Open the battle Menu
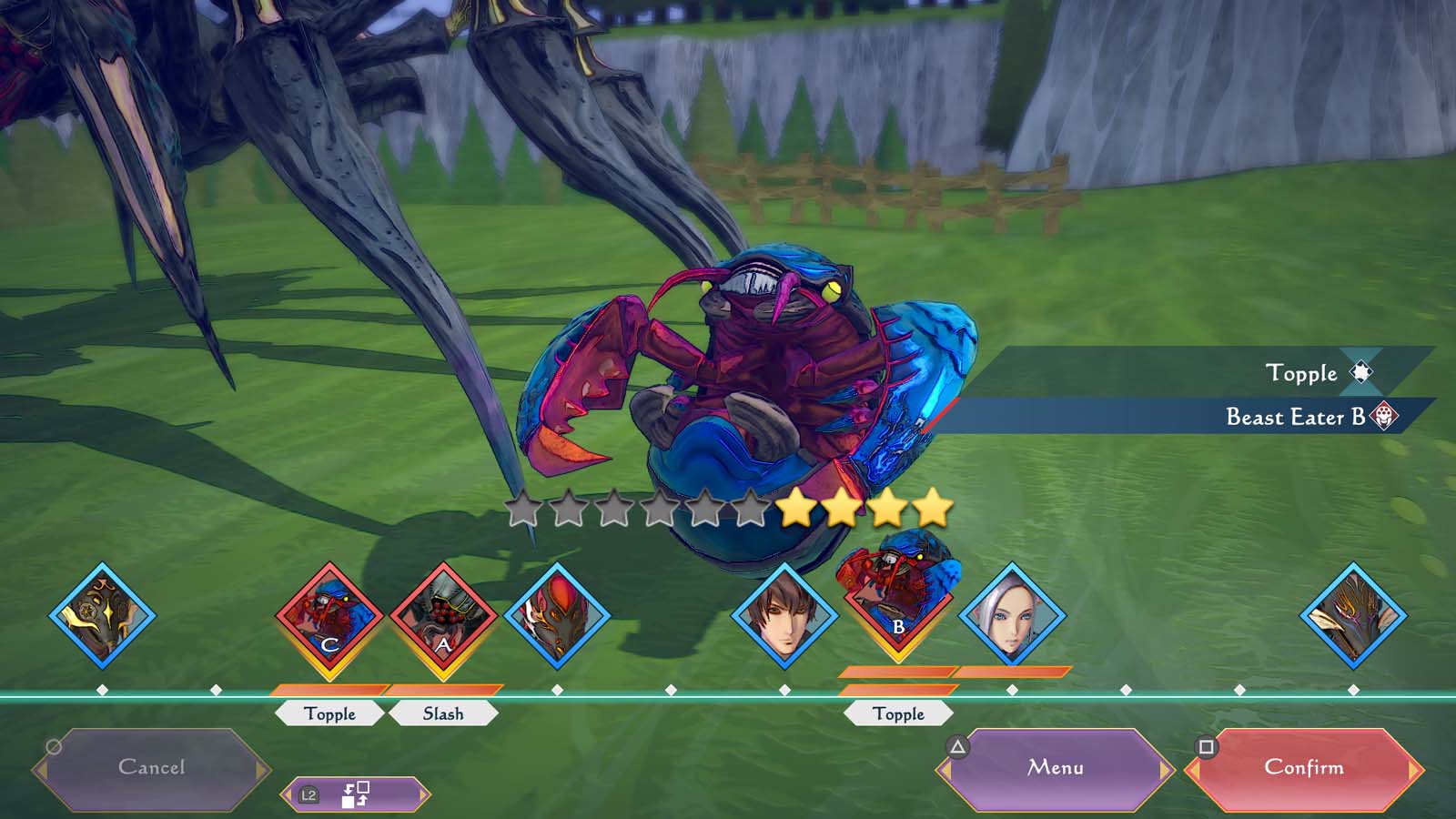 [1056, 768]
